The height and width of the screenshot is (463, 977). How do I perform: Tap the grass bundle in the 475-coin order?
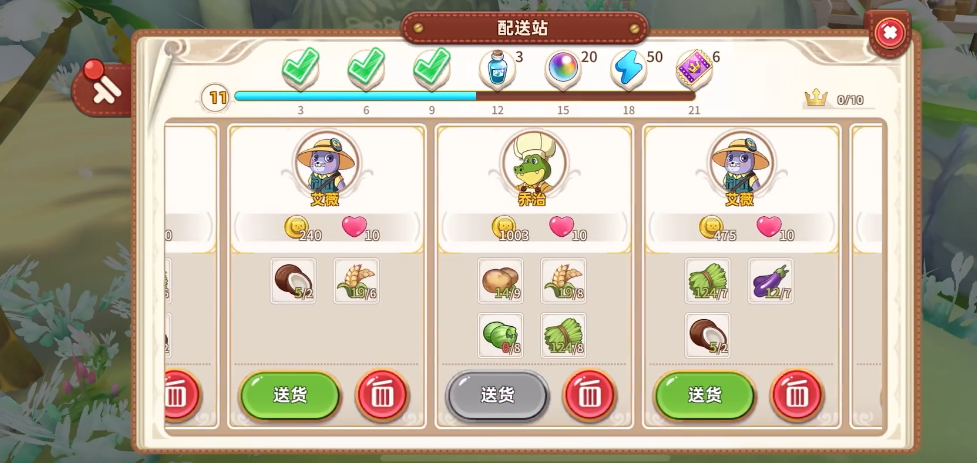[x=708, y=281]
